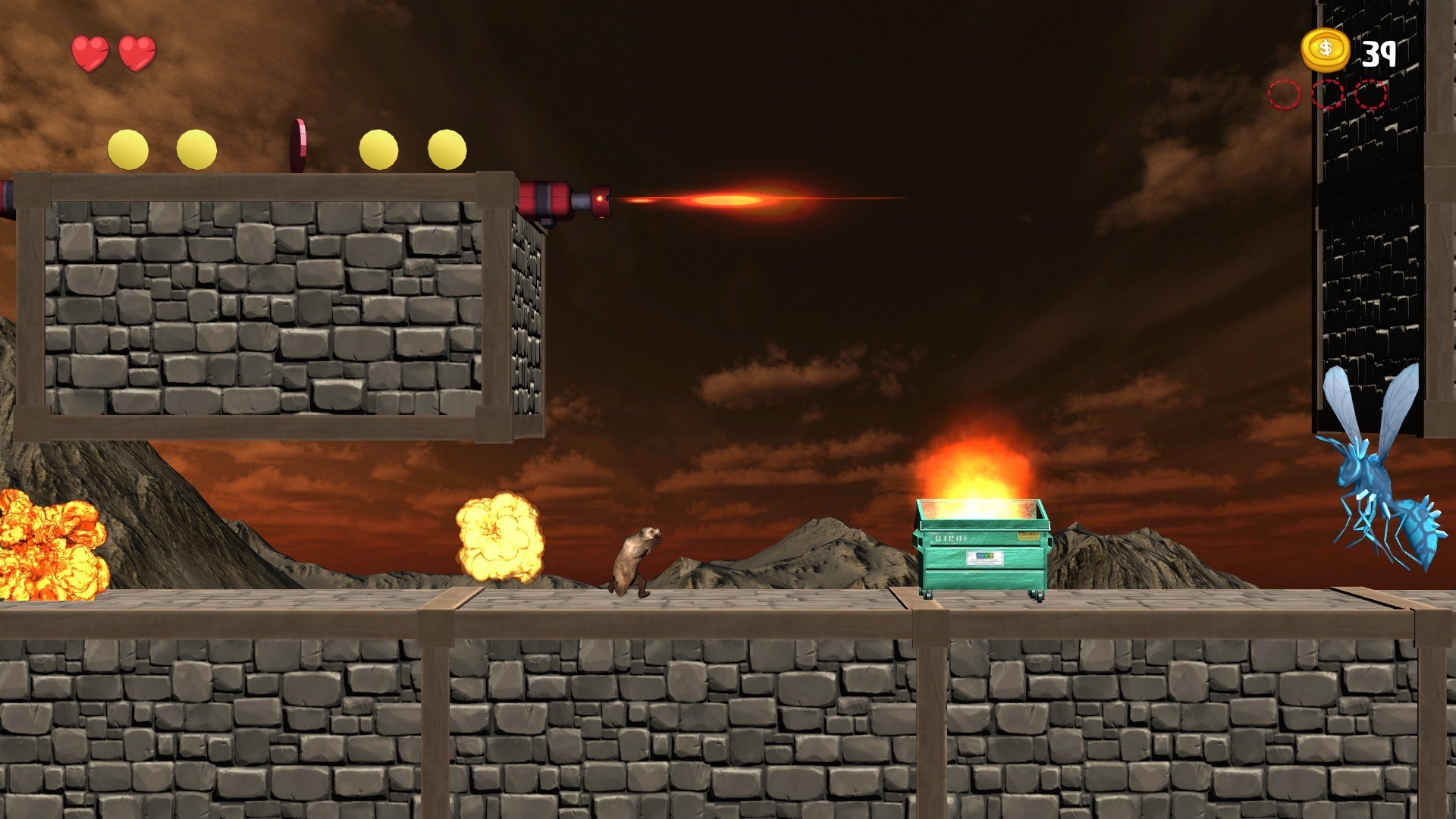This screenshot has width=1456, height=819.
Task: Click the rightmost yellow coin above the bricks
Action: click(446, 149)
